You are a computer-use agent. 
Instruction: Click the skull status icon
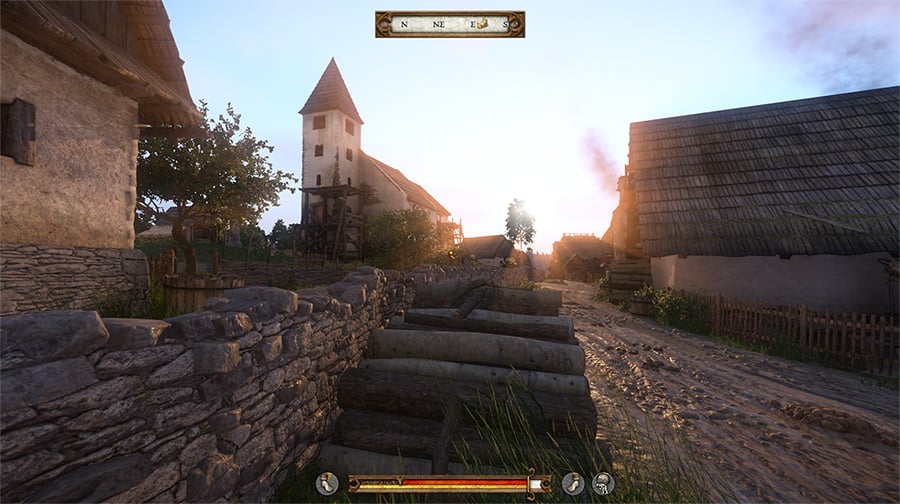pos(603,484)
